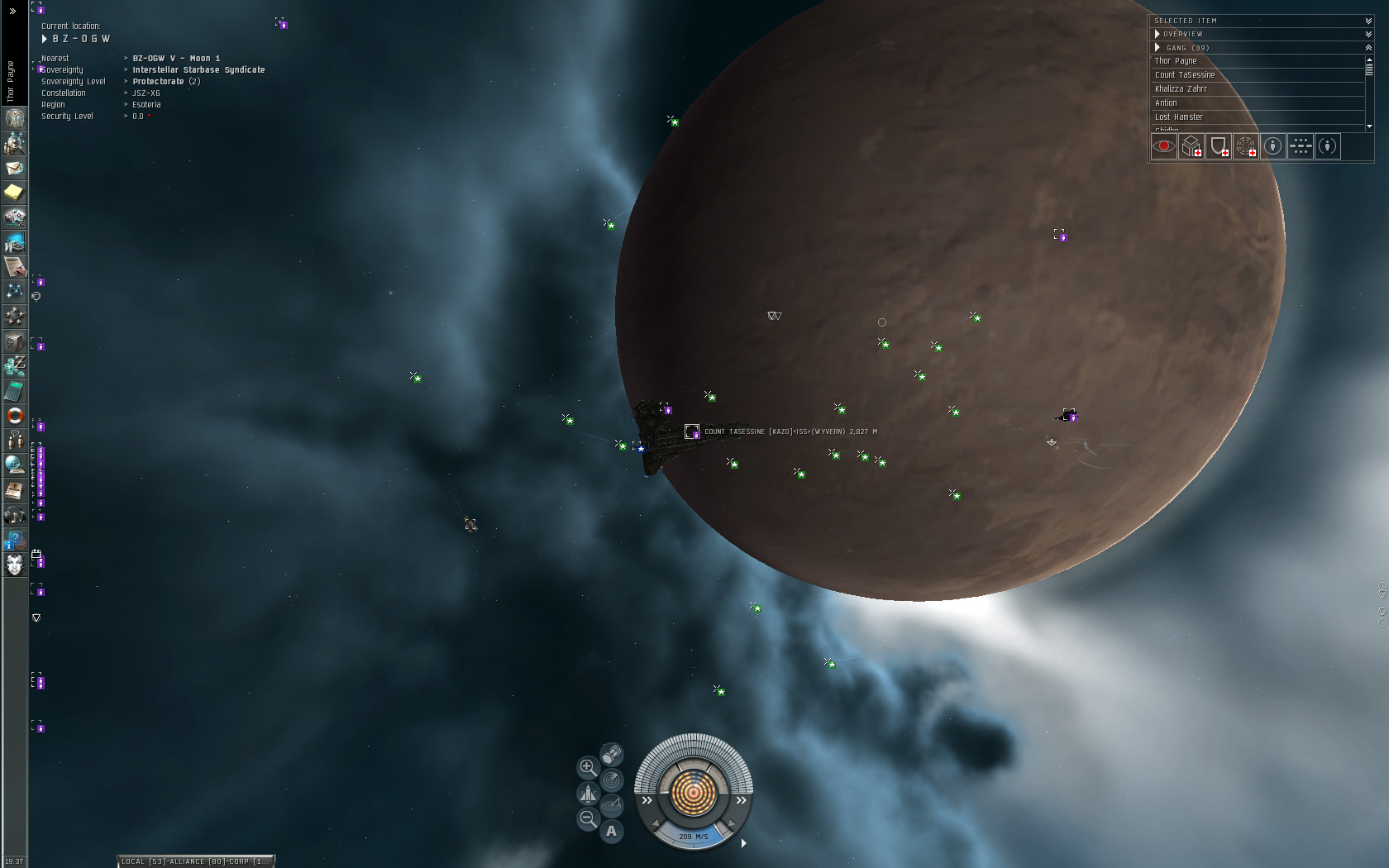
Task: Select gang member Count TaSessine
Action: [1185, 75]
